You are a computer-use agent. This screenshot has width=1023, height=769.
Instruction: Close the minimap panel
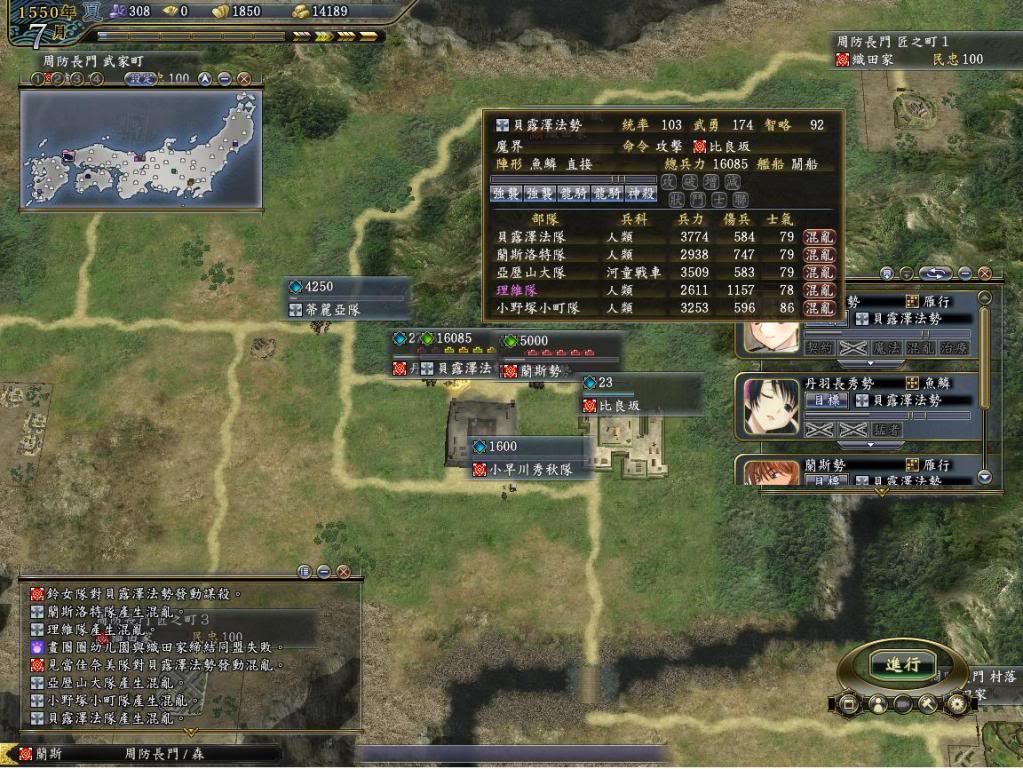(243, 78)
